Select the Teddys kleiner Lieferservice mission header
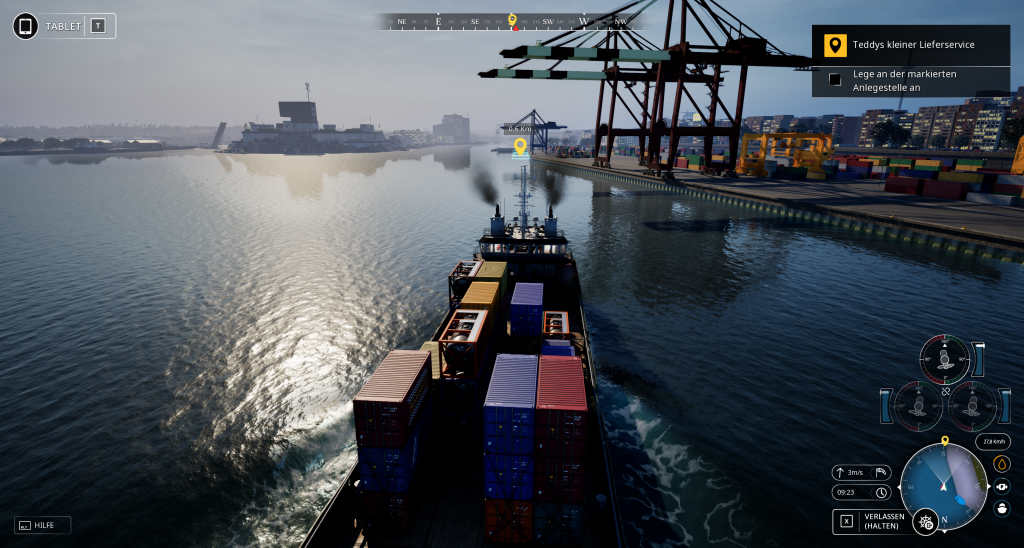The height and width of the screenshot is (548, 1024). 911,45
